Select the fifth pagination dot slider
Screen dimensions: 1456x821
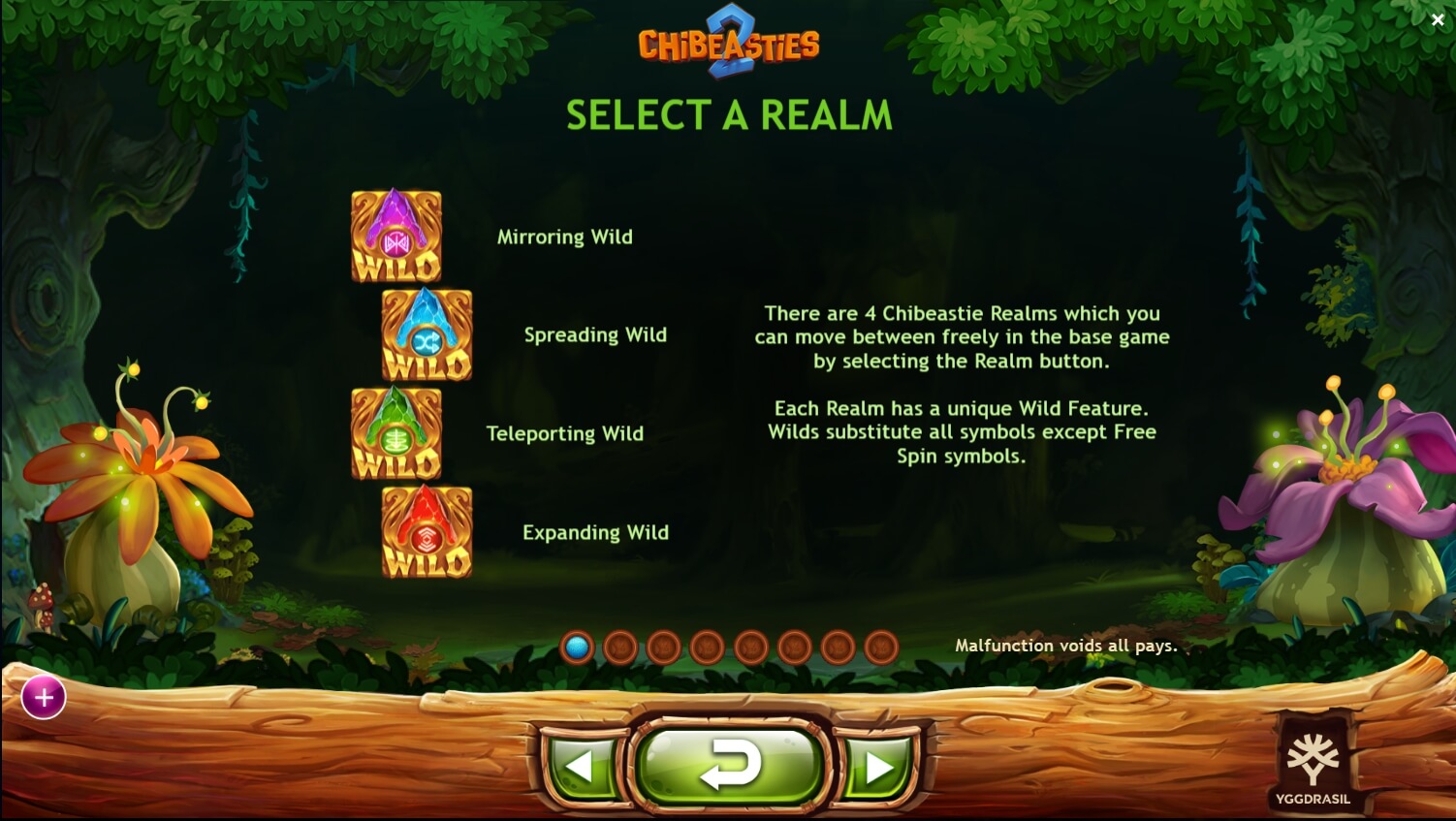(x=751, y=647)
